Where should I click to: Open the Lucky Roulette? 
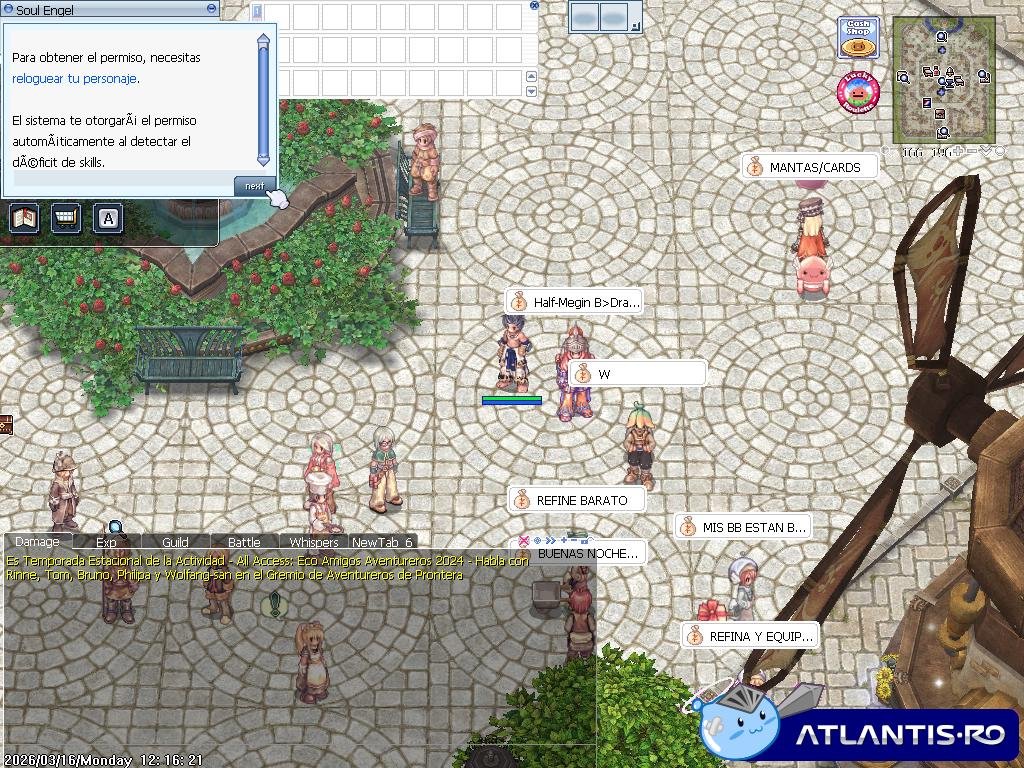tap(857, 93)
